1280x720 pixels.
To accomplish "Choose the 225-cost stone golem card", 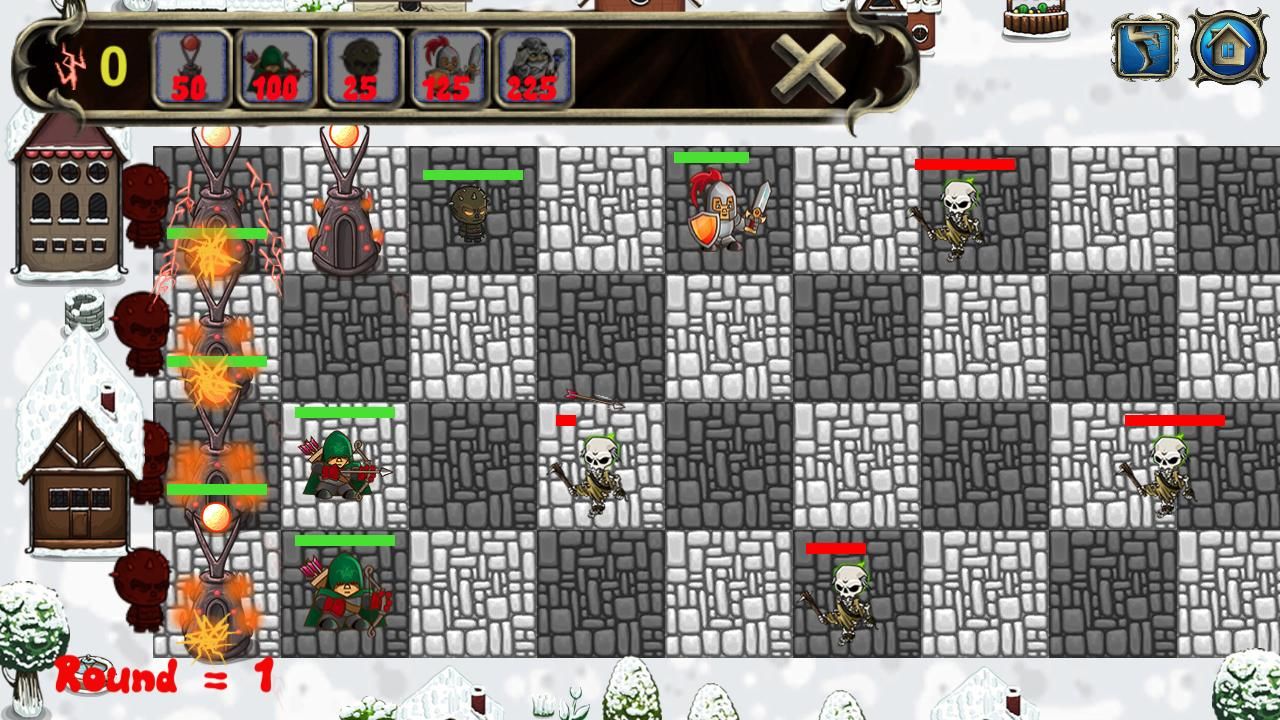I will click(x=533, y=67).
